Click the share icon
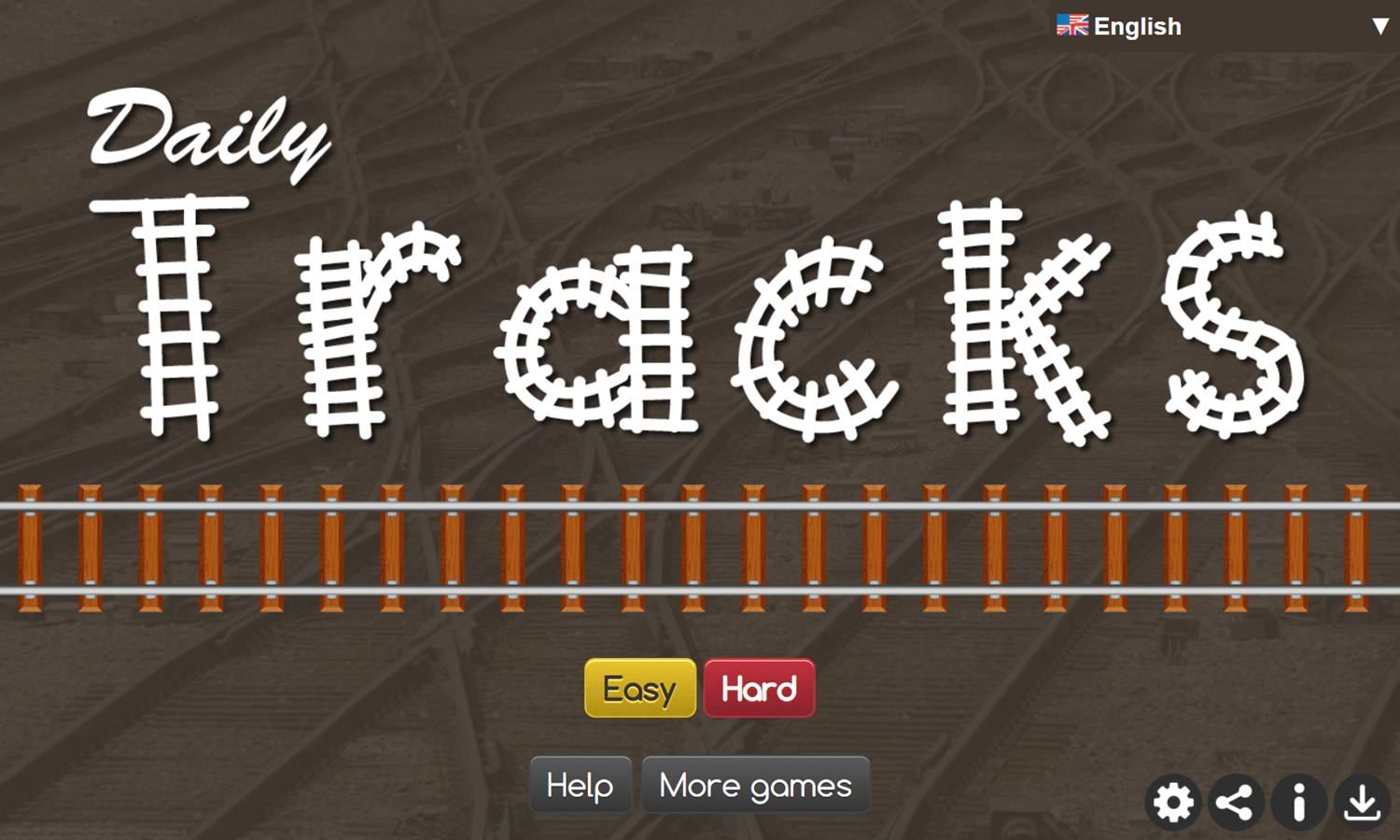Screen dimensions: 1400x840 pyautogui.click(x=1236, y=802)
